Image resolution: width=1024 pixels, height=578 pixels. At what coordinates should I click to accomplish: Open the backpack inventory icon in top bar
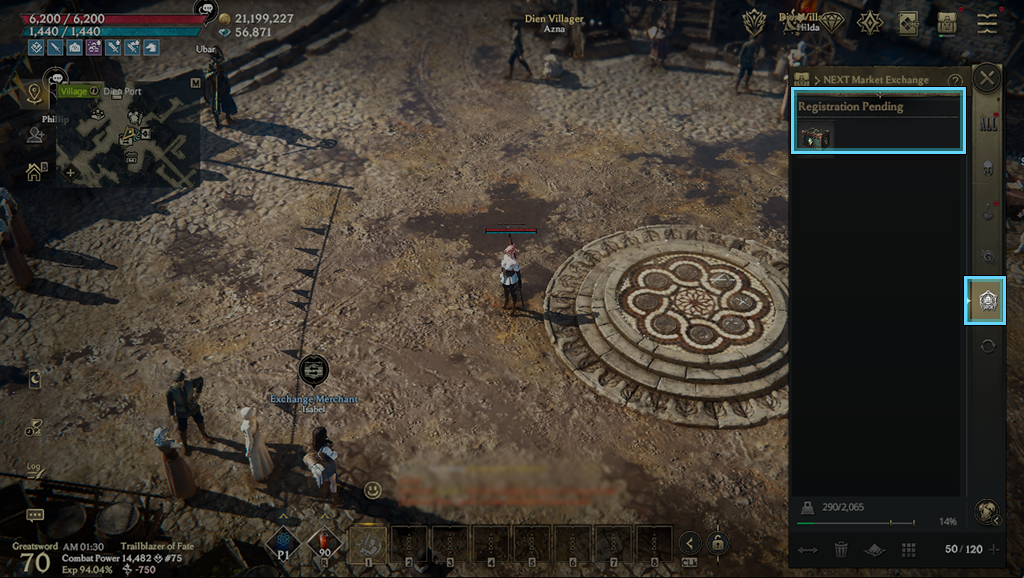point(947,23)
